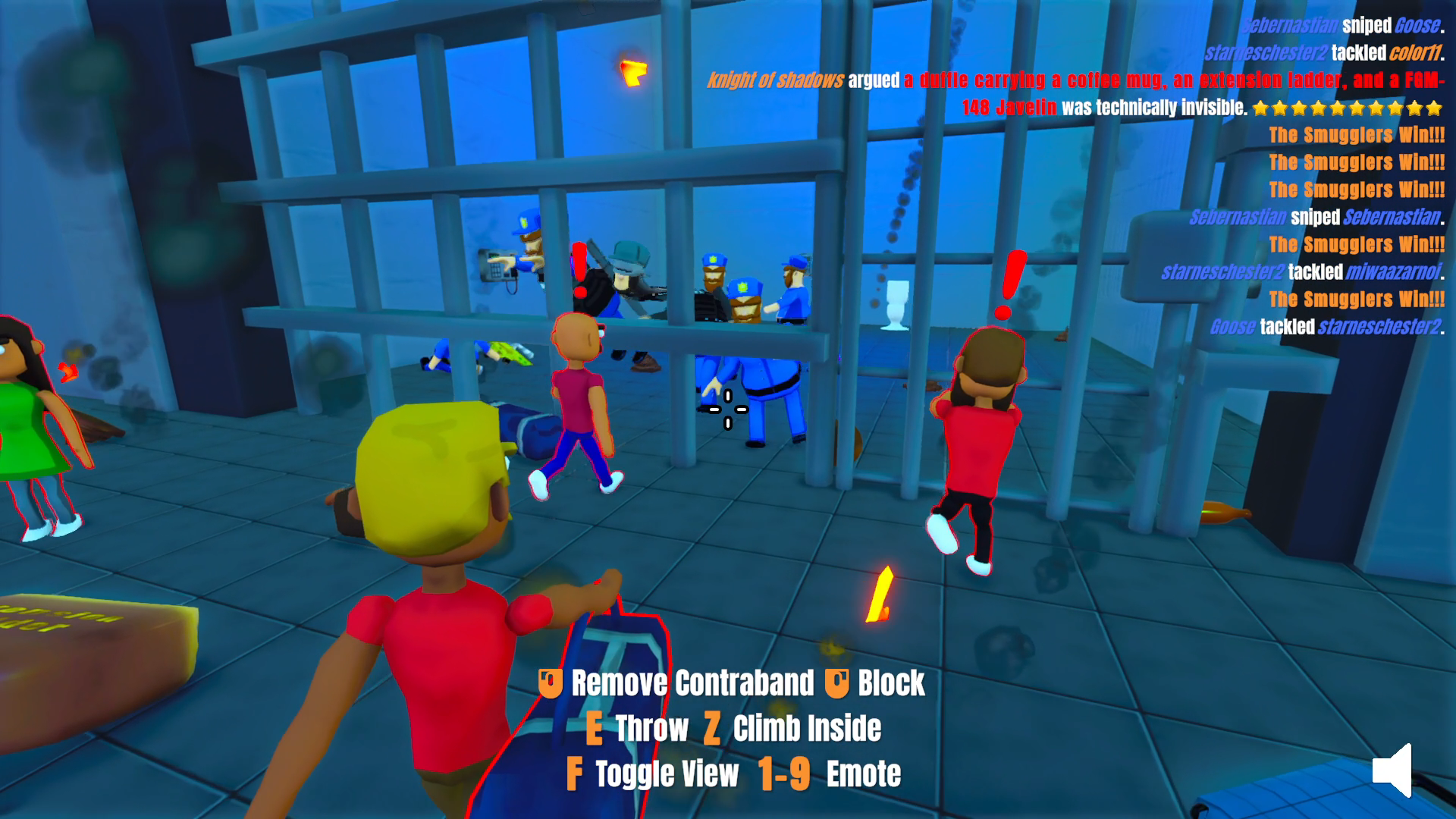Click the first gold star in the rating row
The height and width of the screenshot is (819, 1456).
[x=1260, y=108]
